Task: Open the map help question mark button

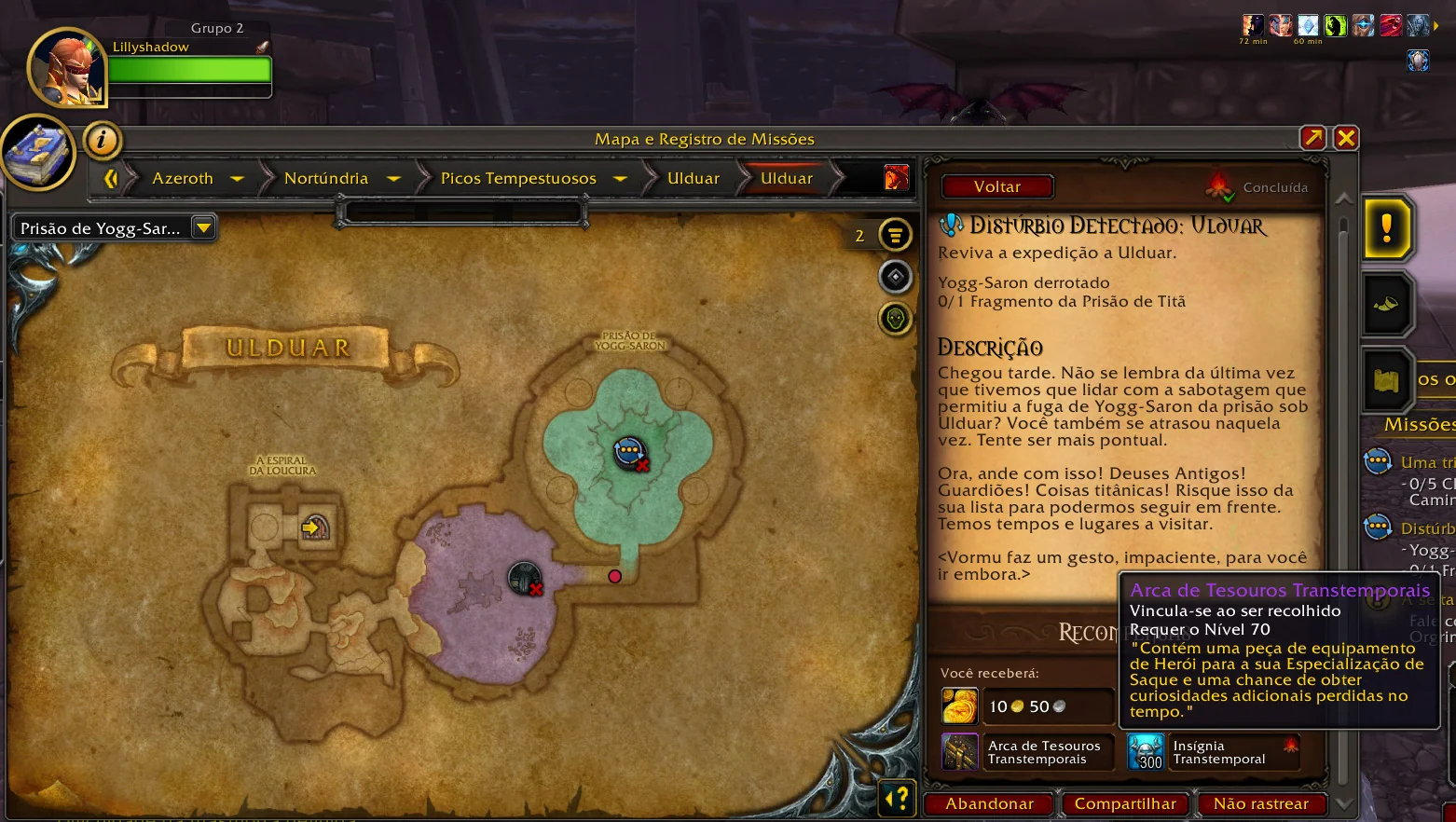Action: tap(897, 798)
